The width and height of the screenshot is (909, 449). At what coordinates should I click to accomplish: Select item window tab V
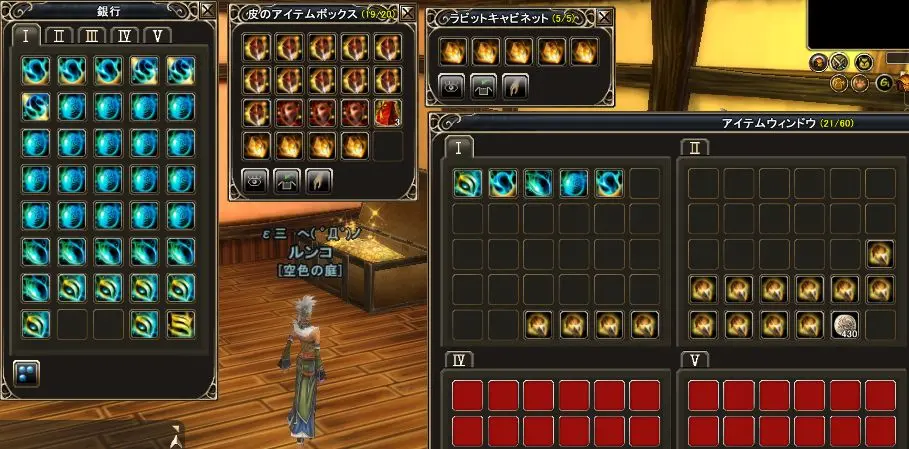point(693,360)
